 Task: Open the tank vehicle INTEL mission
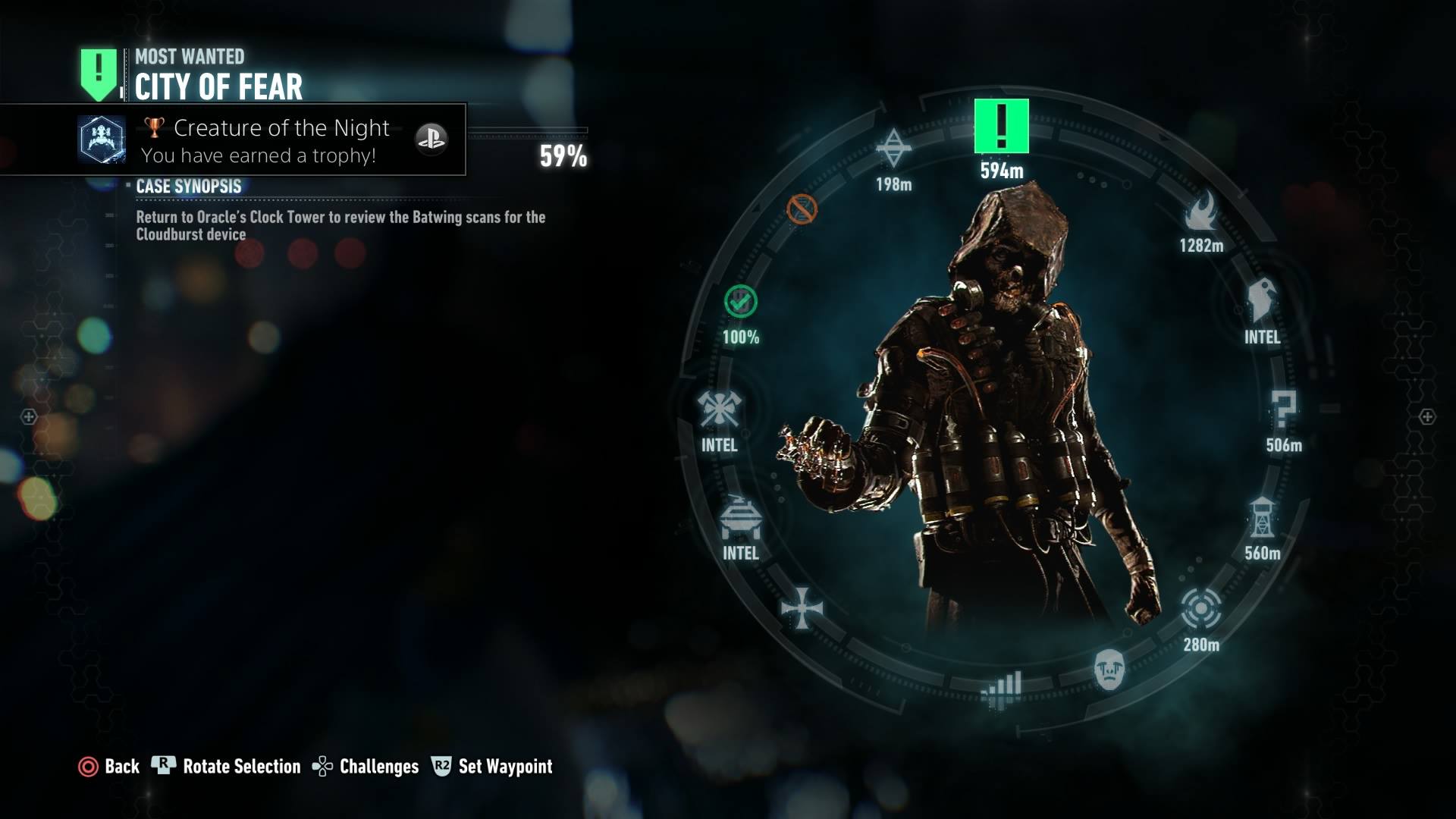(740, 518)
